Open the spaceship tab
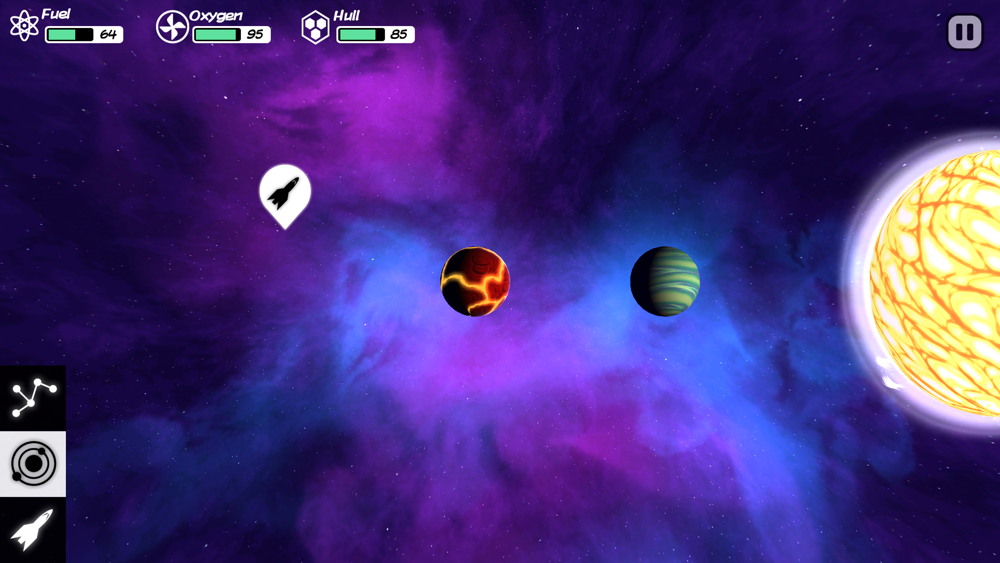 [32, 529]
